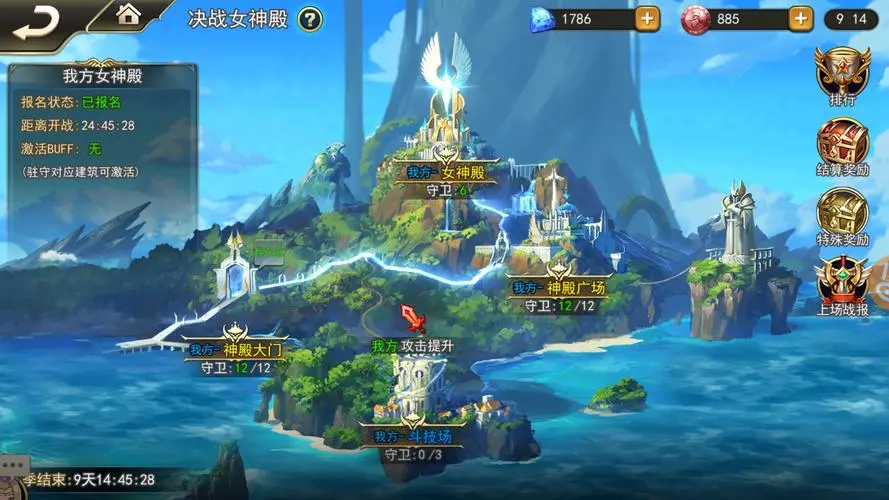Select the 神殿广场 building label

559,287
